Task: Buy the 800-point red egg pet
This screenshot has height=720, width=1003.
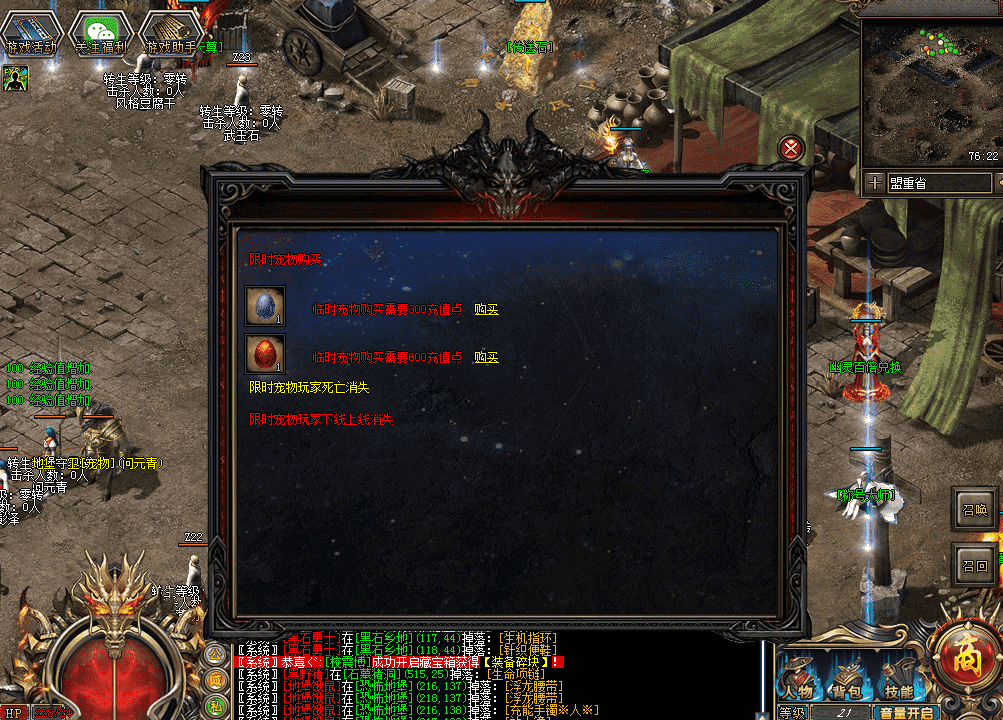Action: [x=486, y=357]
